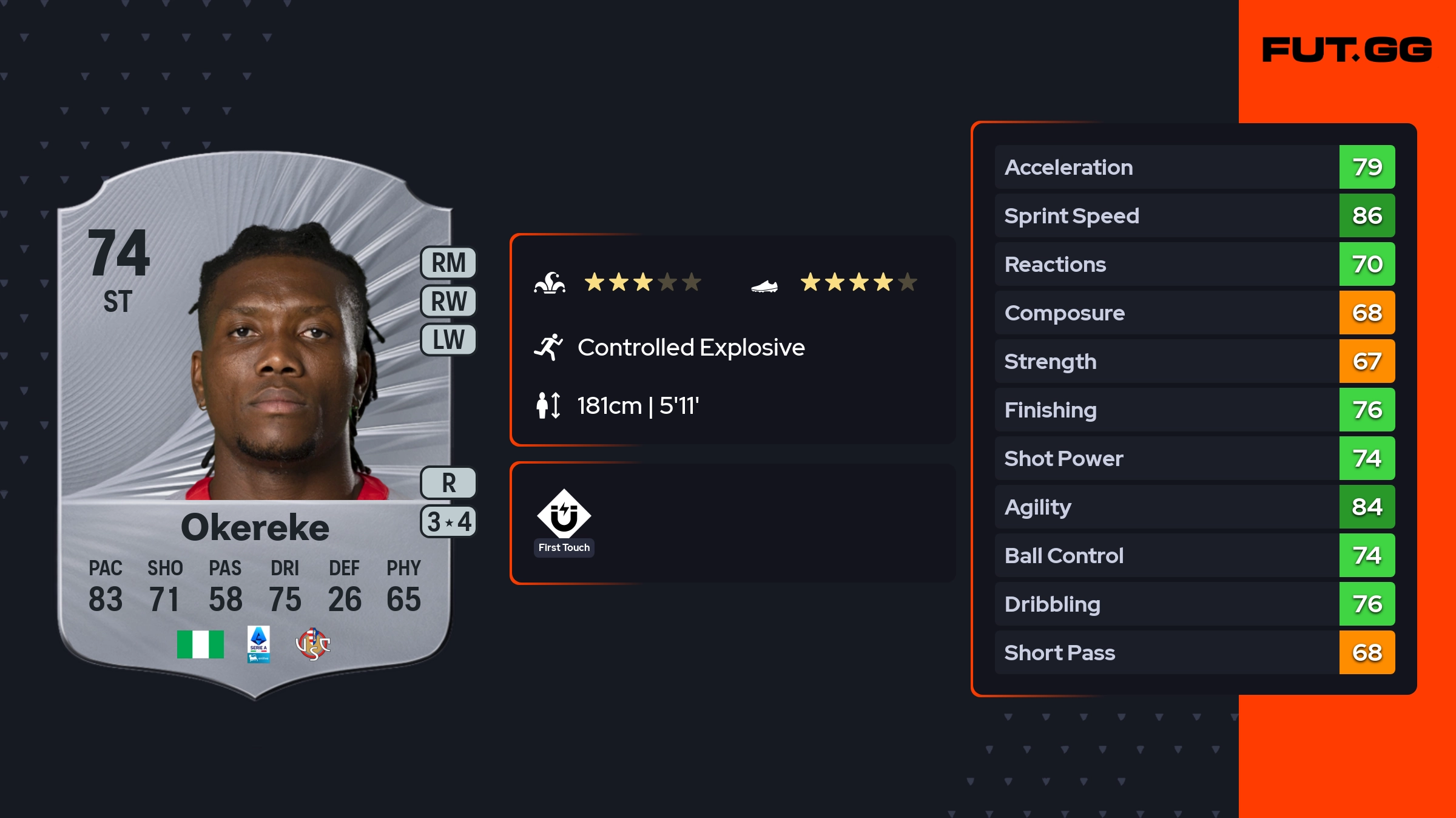
Task: Click the Short Pass stat row
Action: point(1194,652)
